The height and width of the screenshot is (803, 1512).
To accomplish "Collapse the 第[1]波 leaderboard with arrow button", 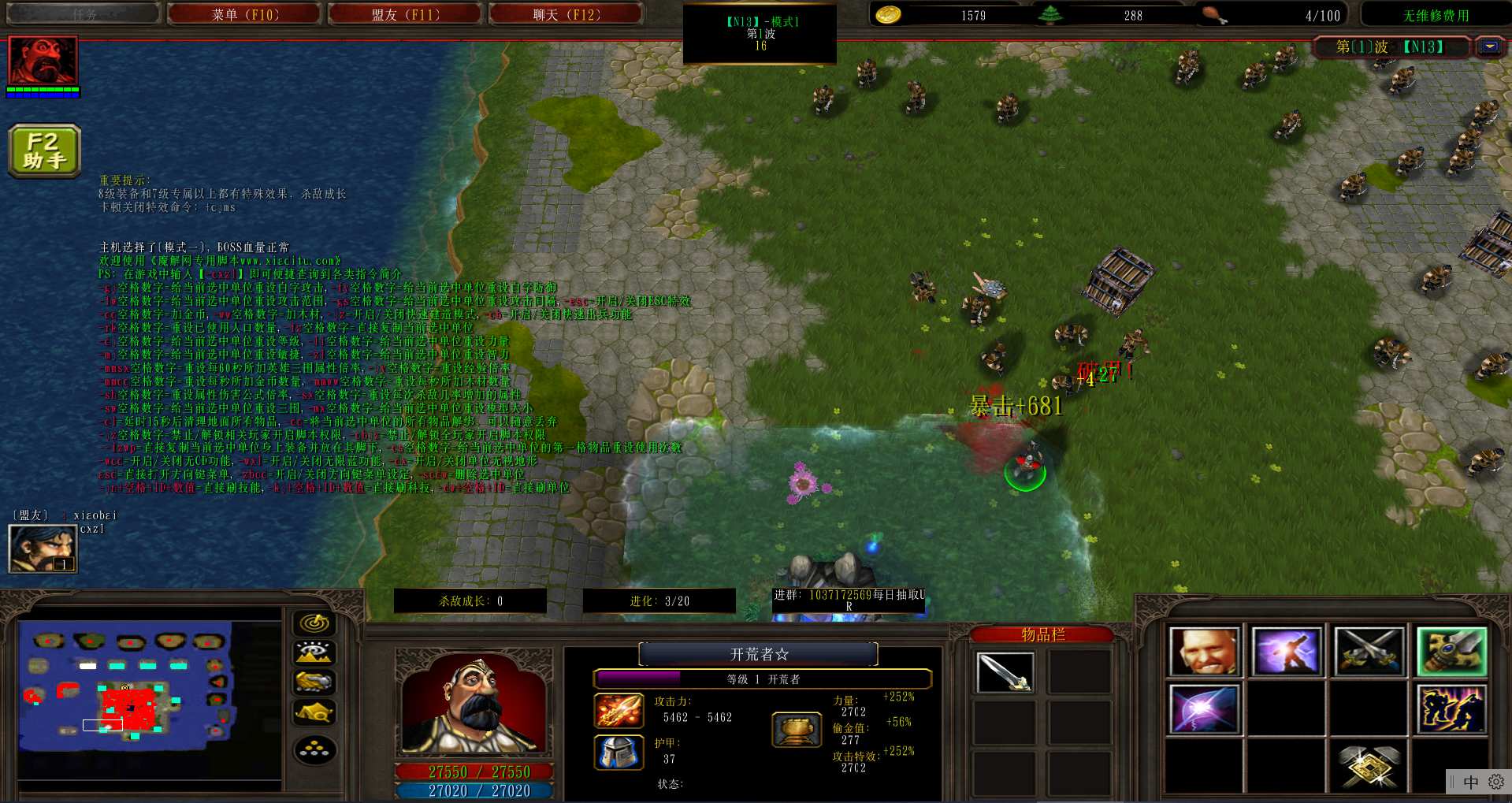I will tap(1489, 47).
